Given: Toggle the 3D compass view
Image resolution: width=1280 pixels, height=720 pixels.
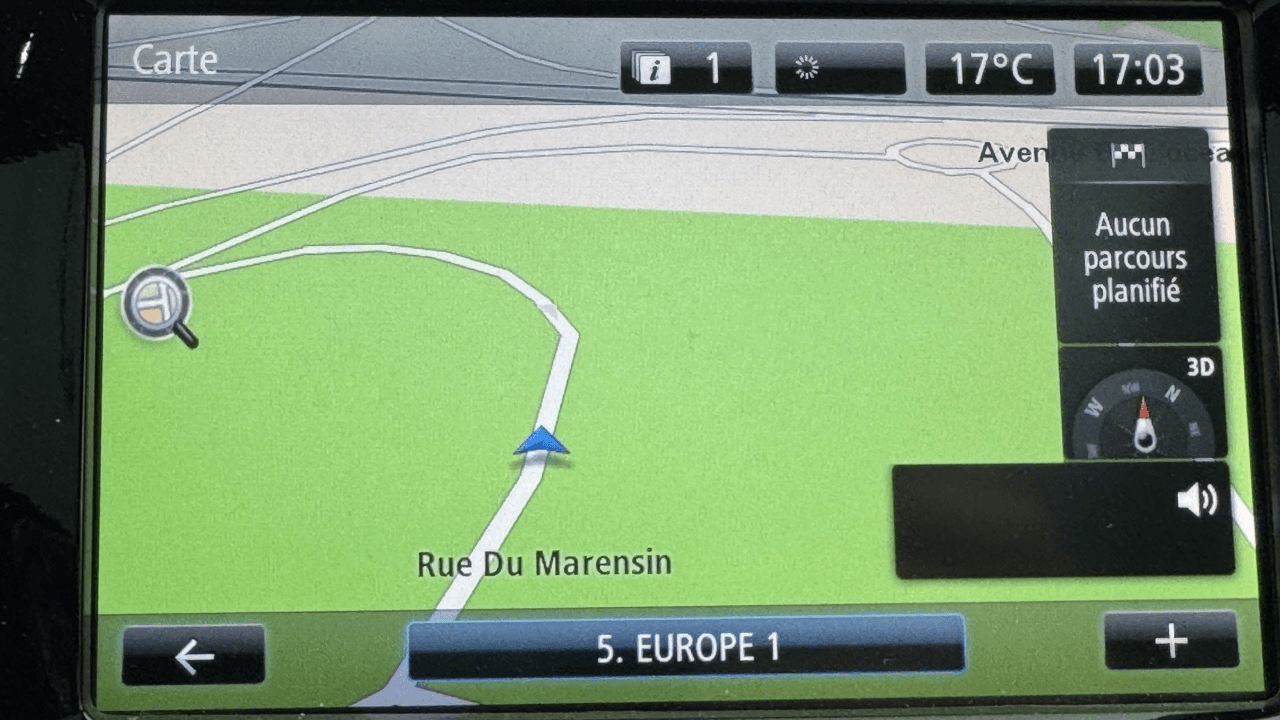Looking at the screenshot, I should 1143,403.
